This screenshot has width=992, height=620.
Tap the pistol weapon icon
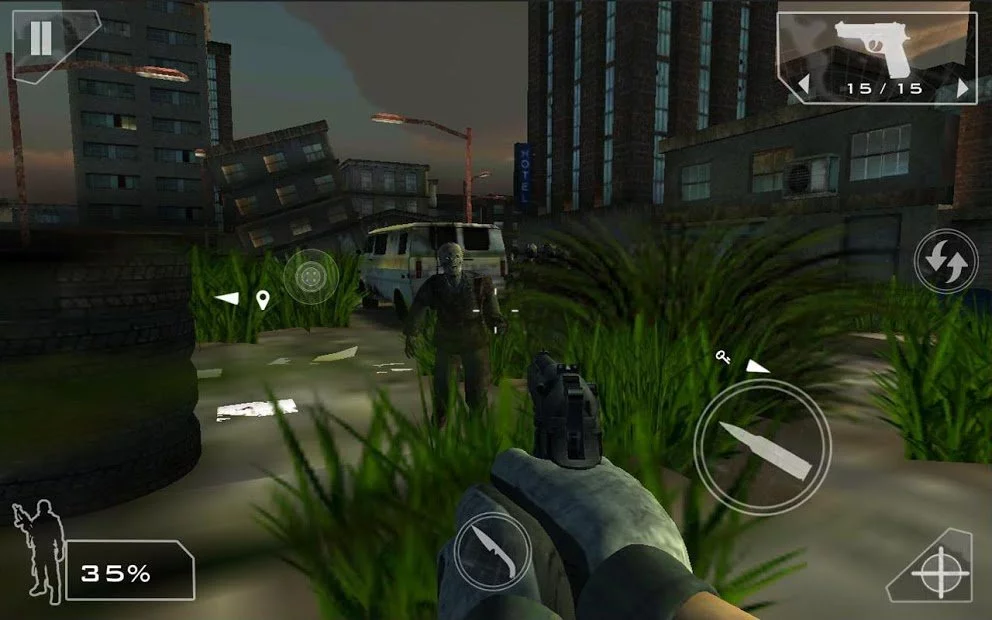click(874, 48)
